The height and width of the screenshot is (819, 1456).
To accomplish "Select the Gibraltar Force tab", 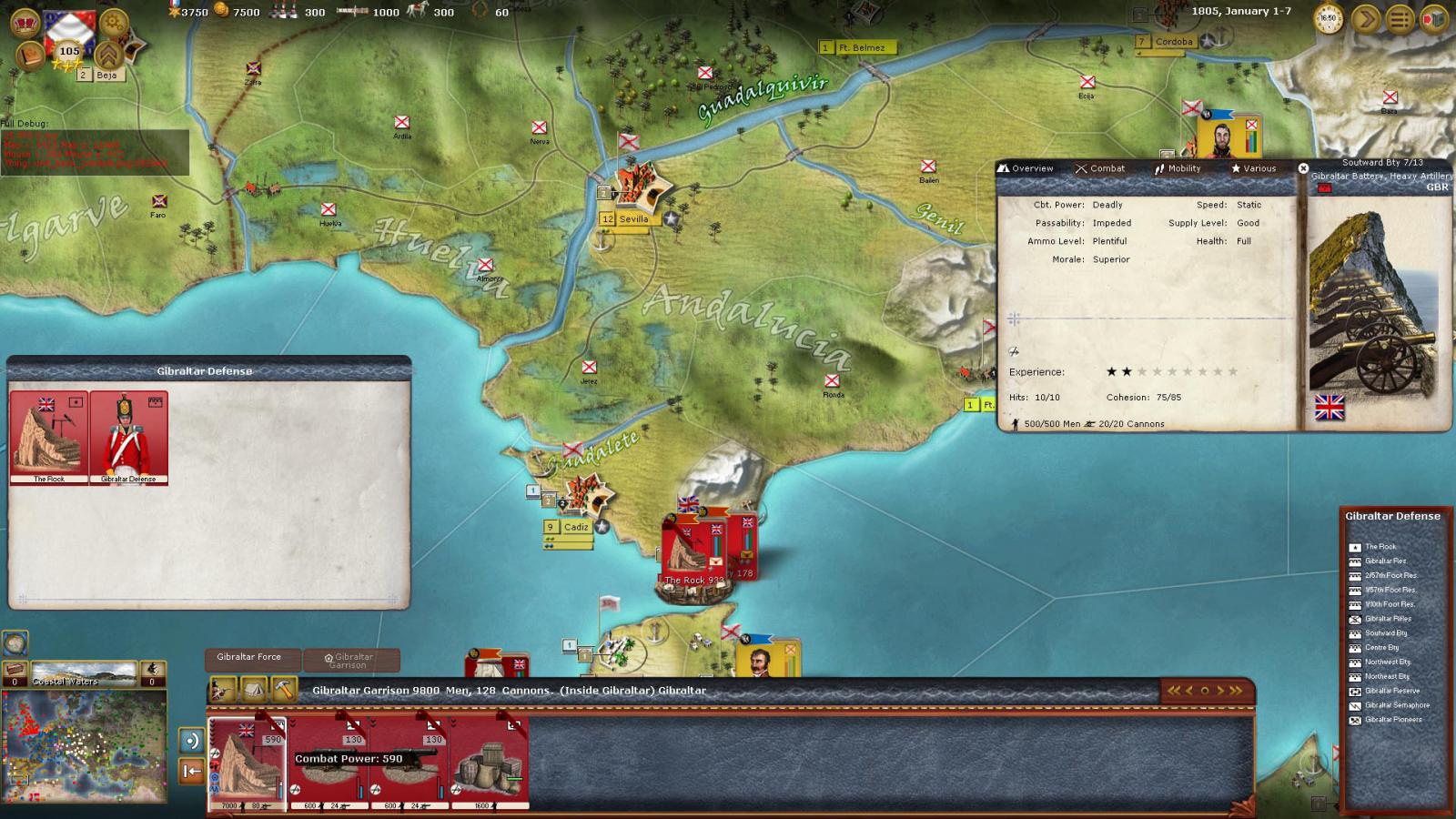I will coord(248,657).
